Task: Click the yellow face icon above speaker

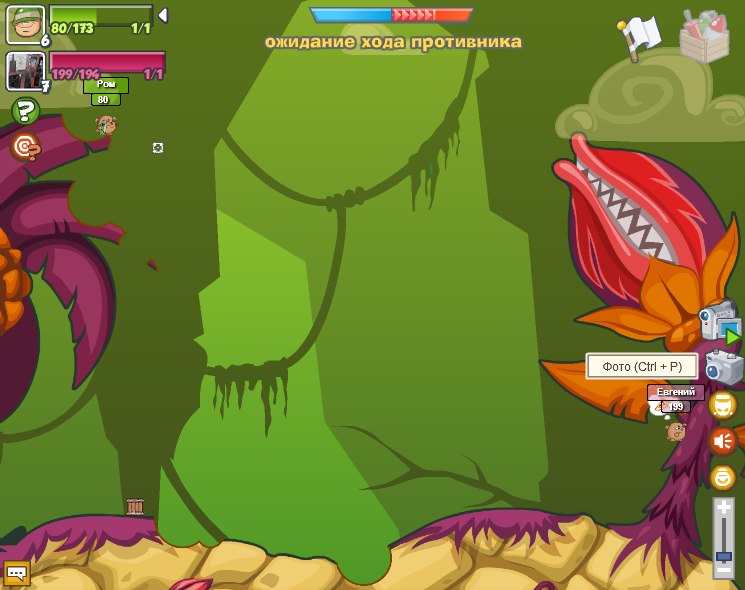Action: coord(722,405)
